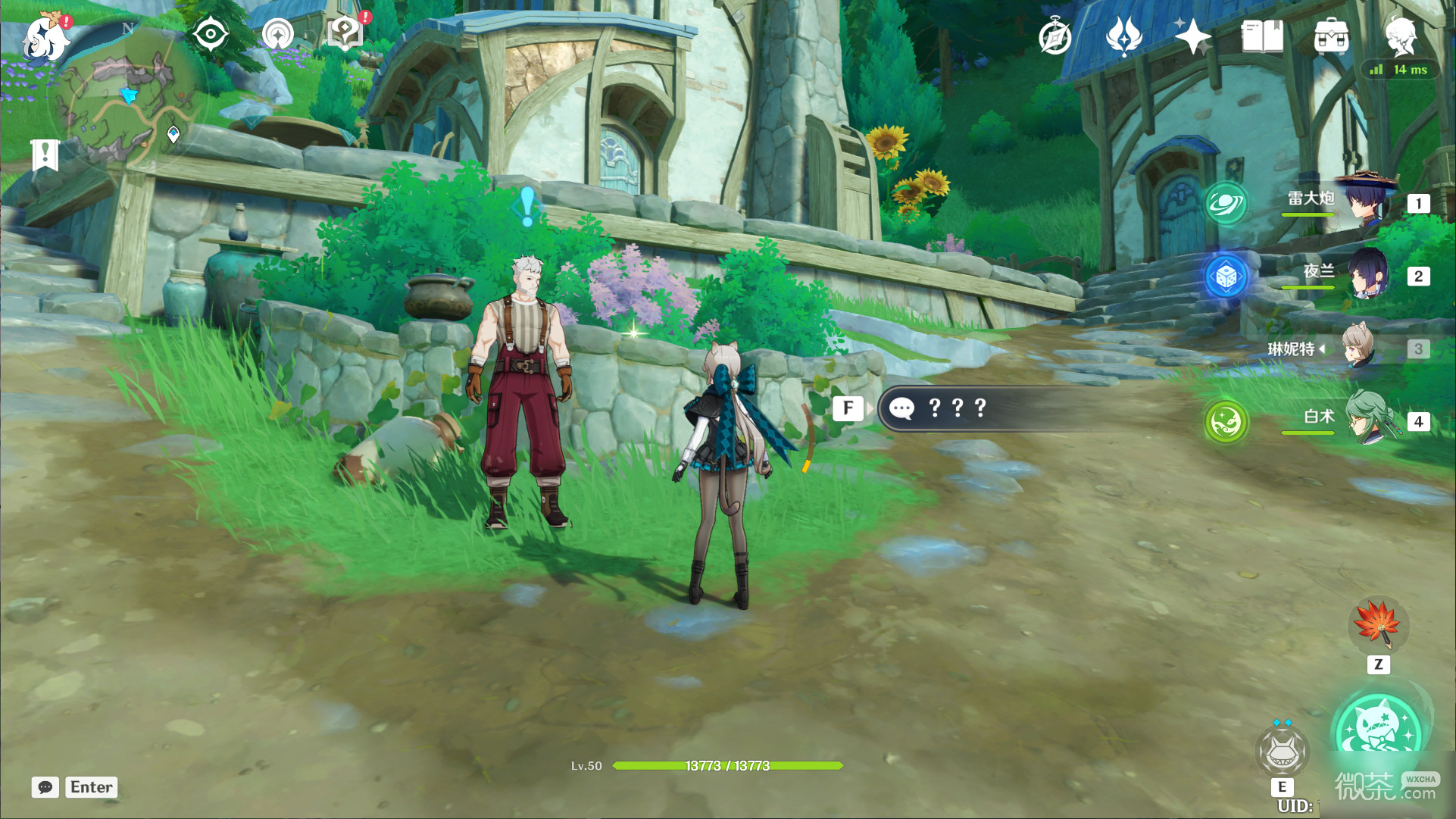
Task: Open the backpack inventory icon
Action: pos(1331,36)
